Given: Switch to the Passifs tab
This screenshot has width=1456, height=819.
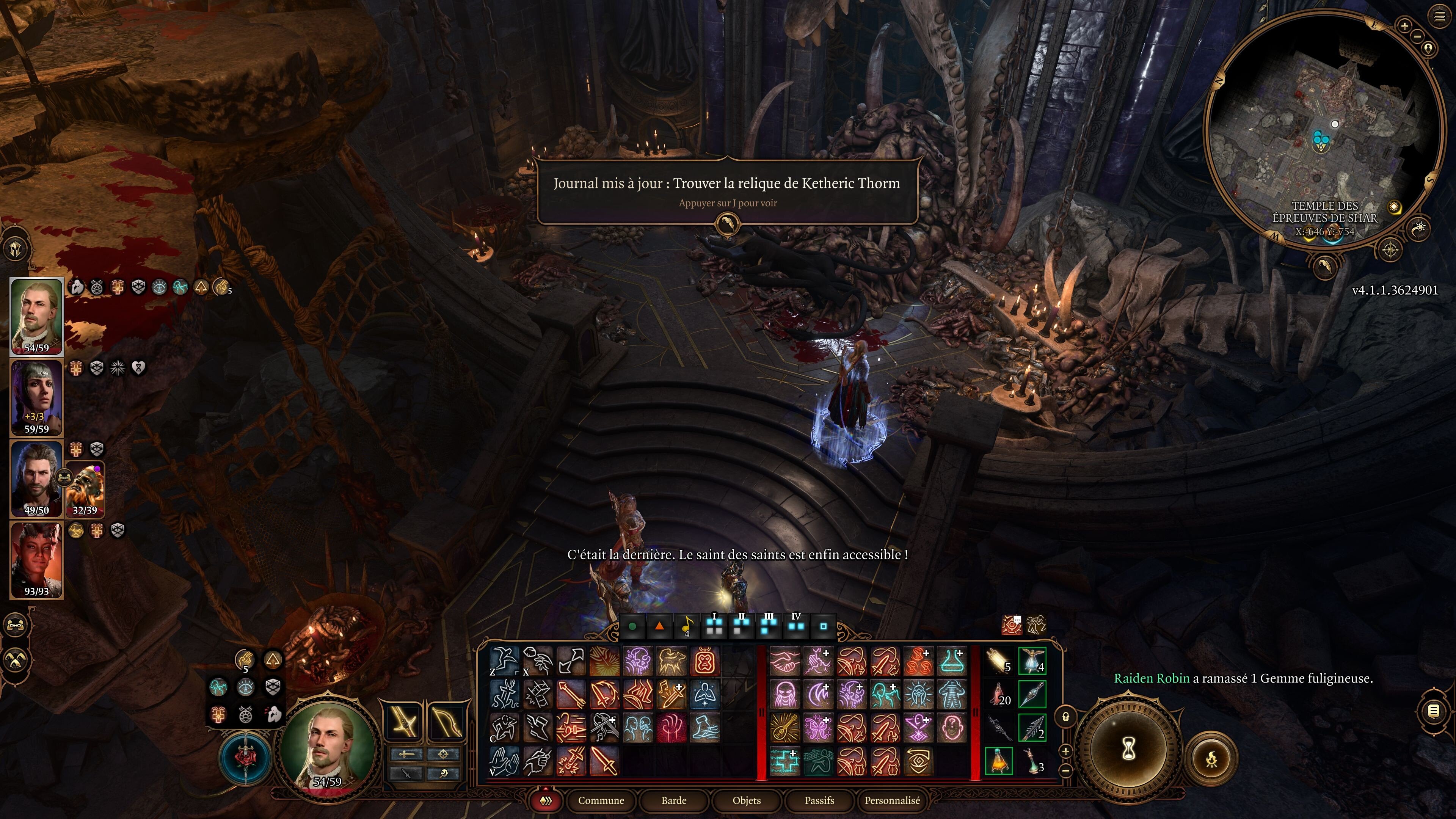Looking at the screenshot, I should (819, 801).
